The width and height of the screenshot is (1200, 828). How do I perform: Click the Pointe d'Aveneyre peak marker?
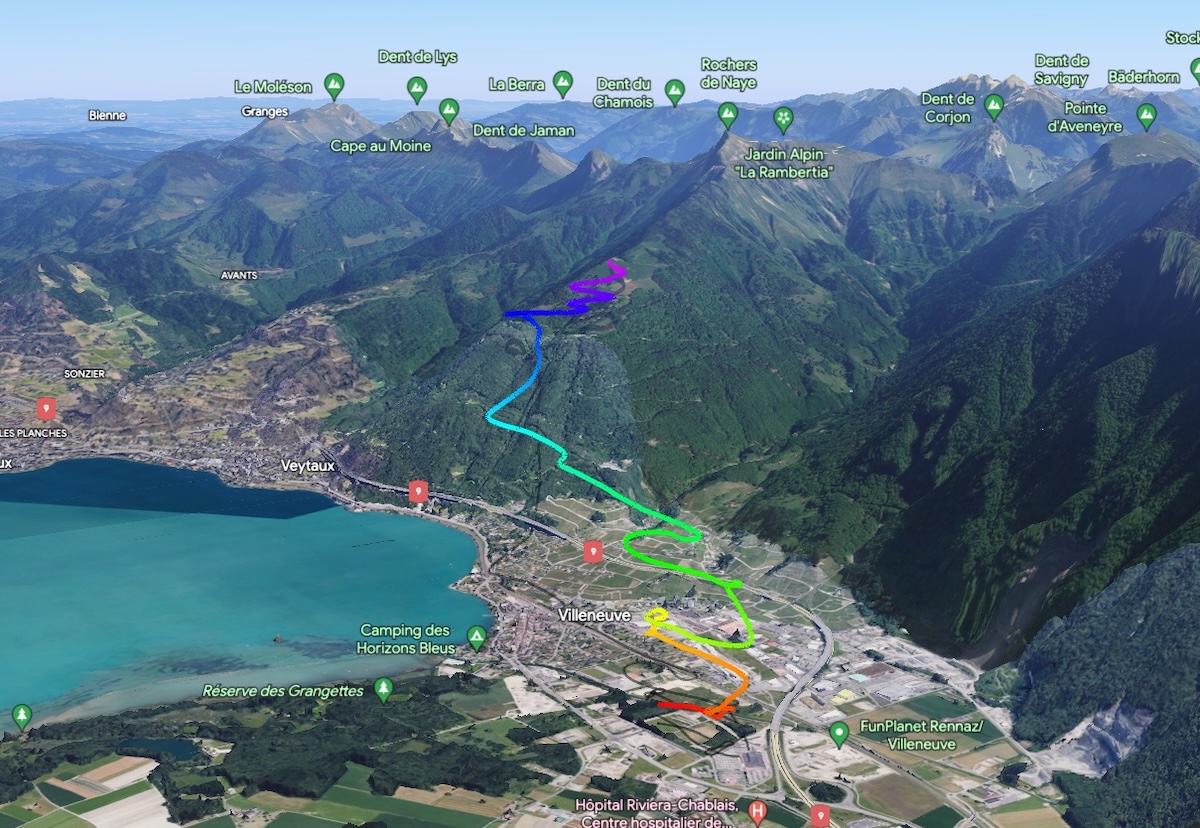[1147, 115]
